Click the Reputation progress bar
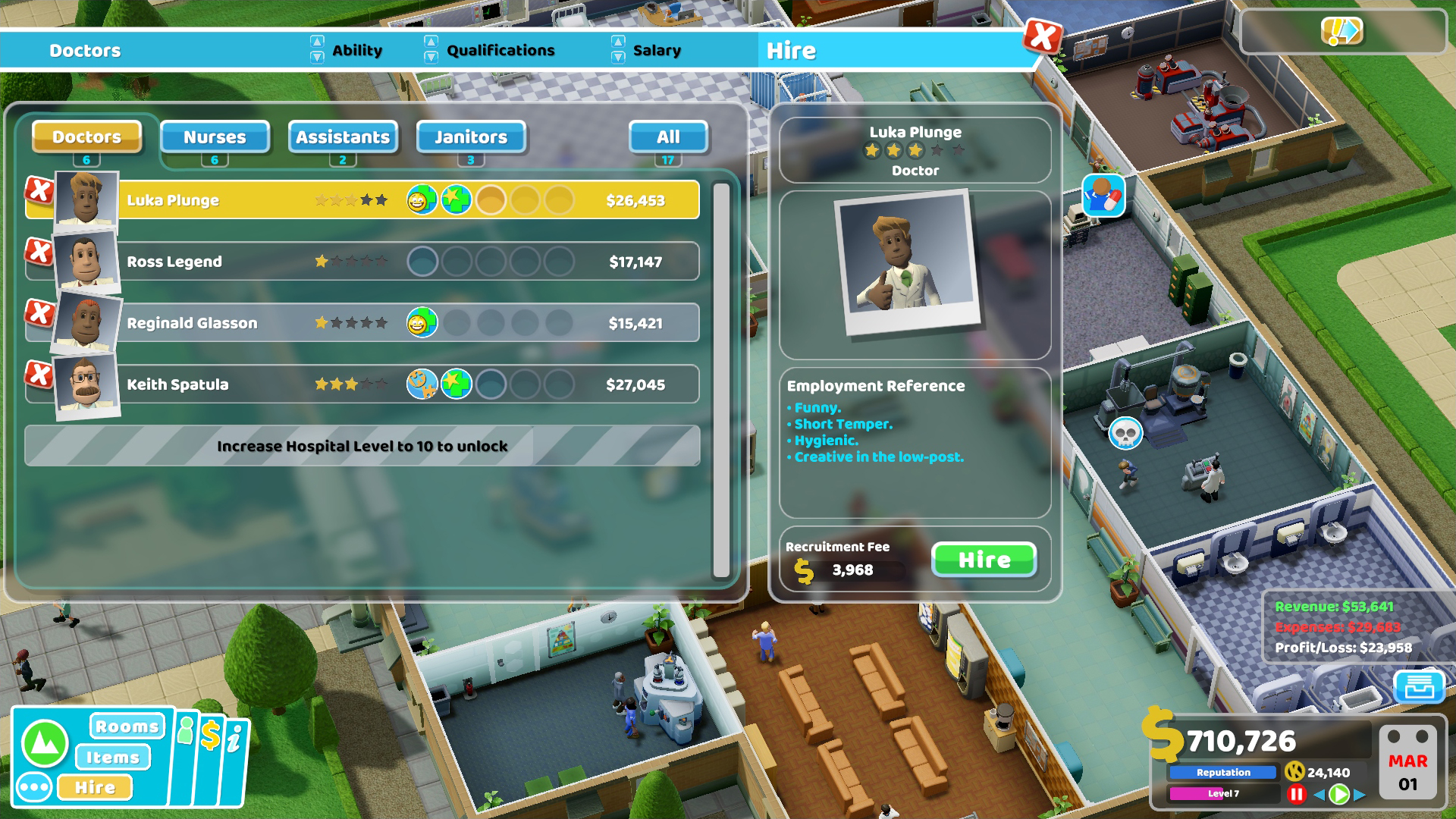Screen dimensions: 1456x819 point(1222,772)
